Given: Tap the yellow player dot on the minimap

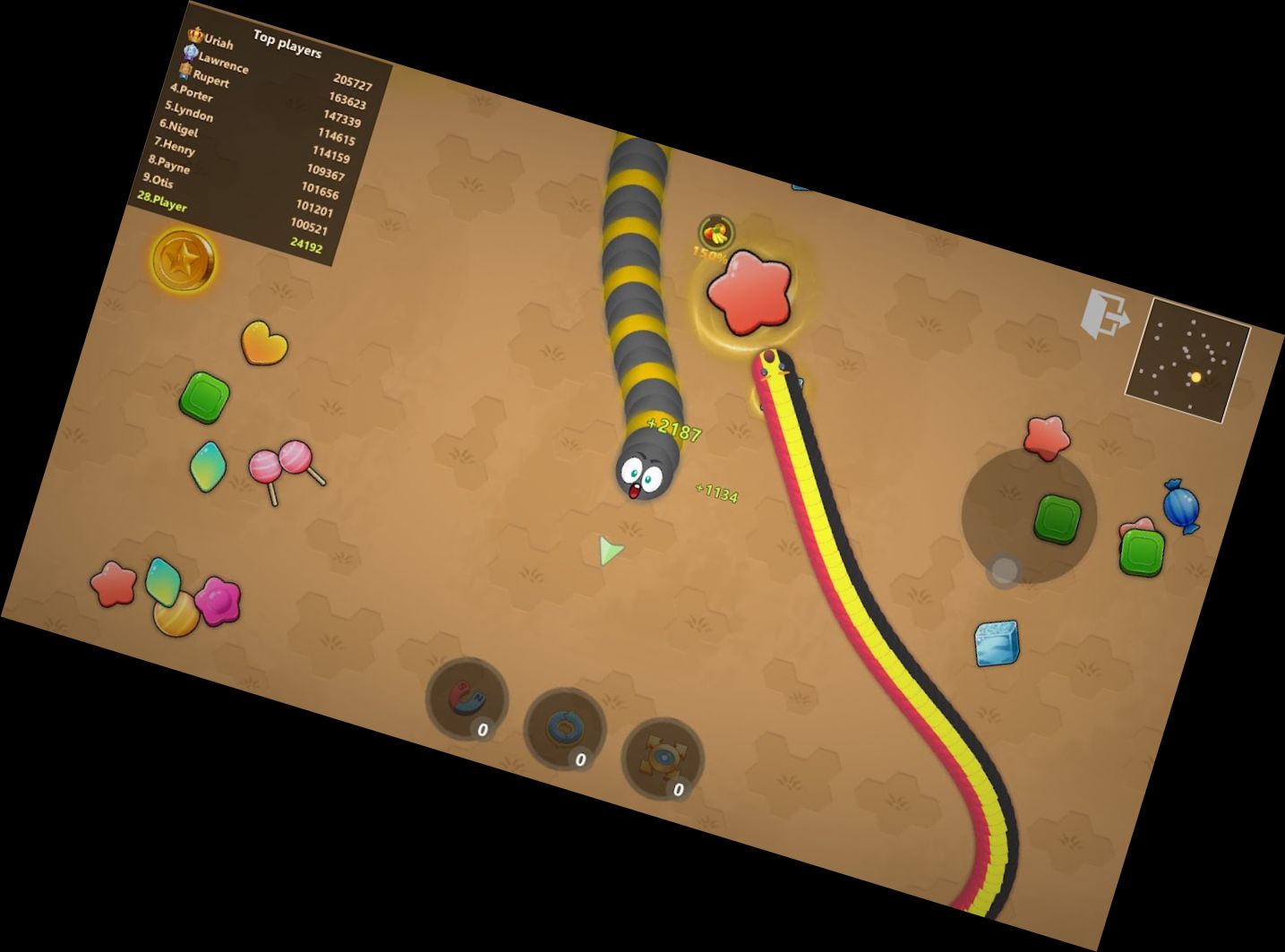Looking at the screenshot, I should (1198, 377).
